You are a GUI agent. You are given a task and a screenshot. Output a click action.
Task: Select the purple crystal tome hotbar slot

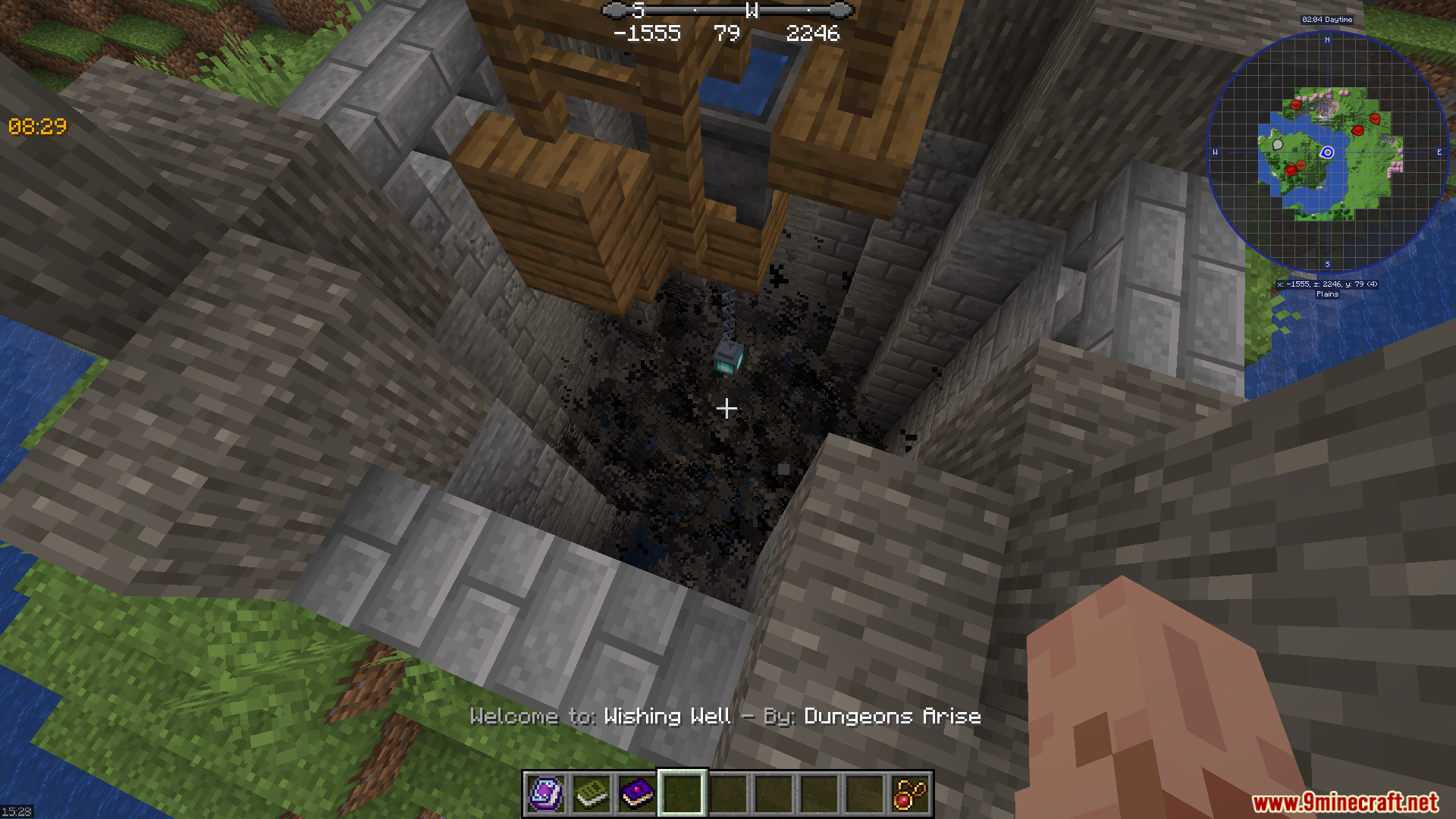pos(545,794)
